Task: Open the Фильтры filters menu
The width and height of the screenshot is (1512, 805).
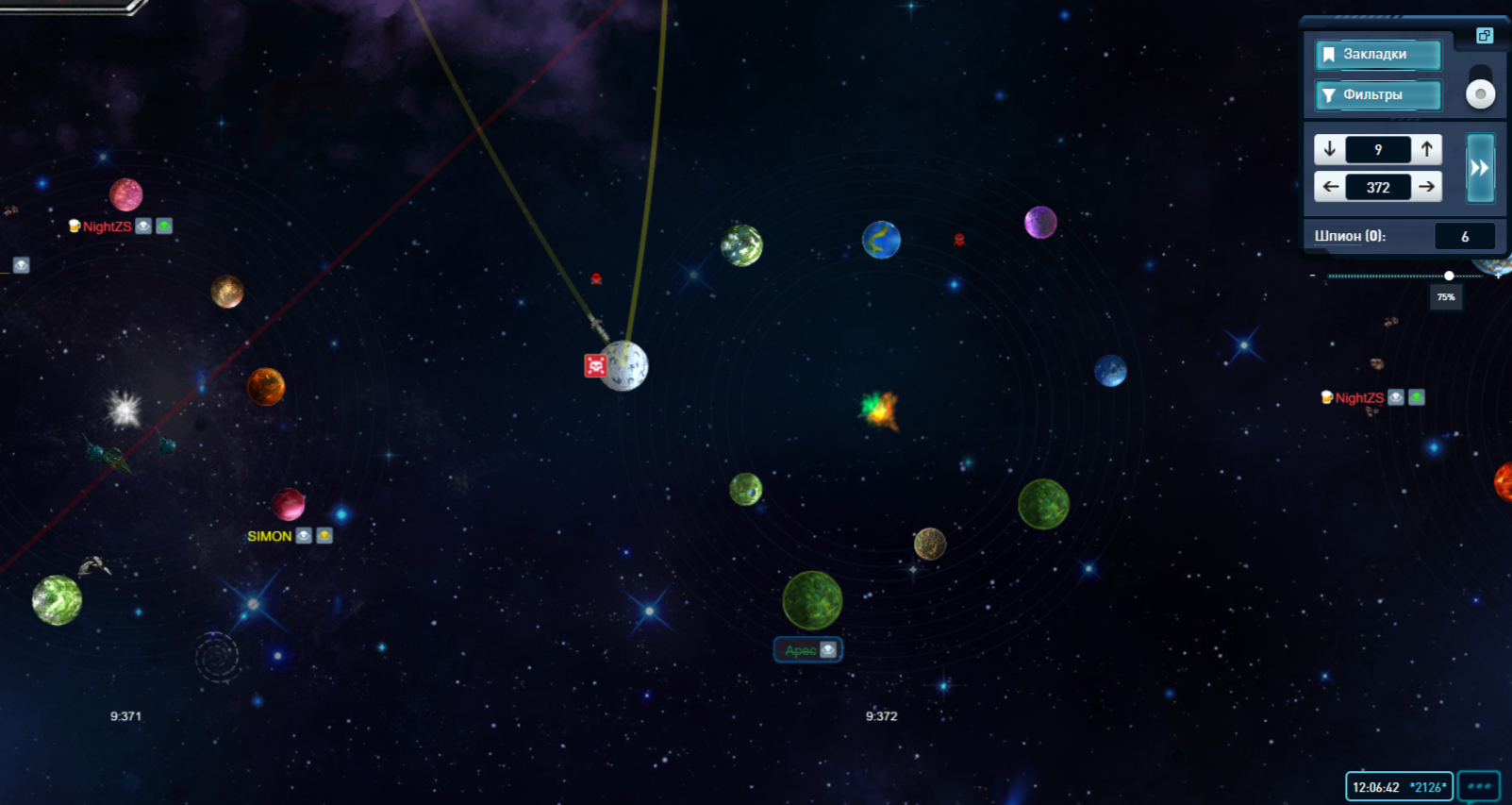Action: pyautogui.click(x=1377, y=95)
